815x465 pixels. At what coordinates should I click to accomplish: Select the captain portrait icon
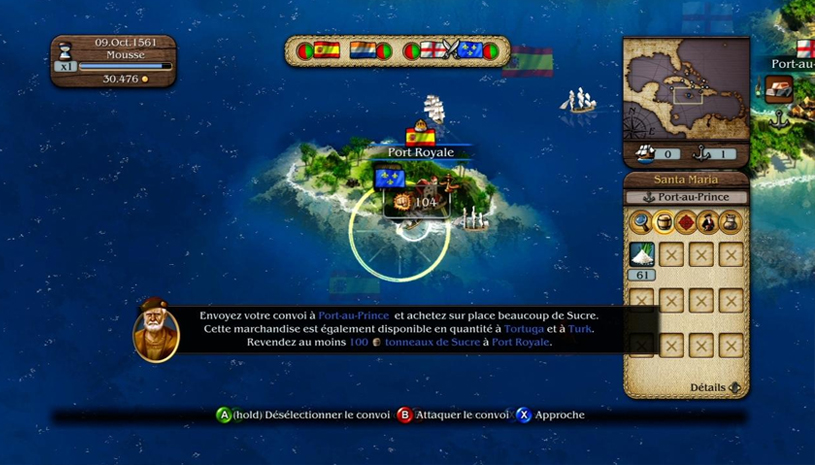click(707, 221)
